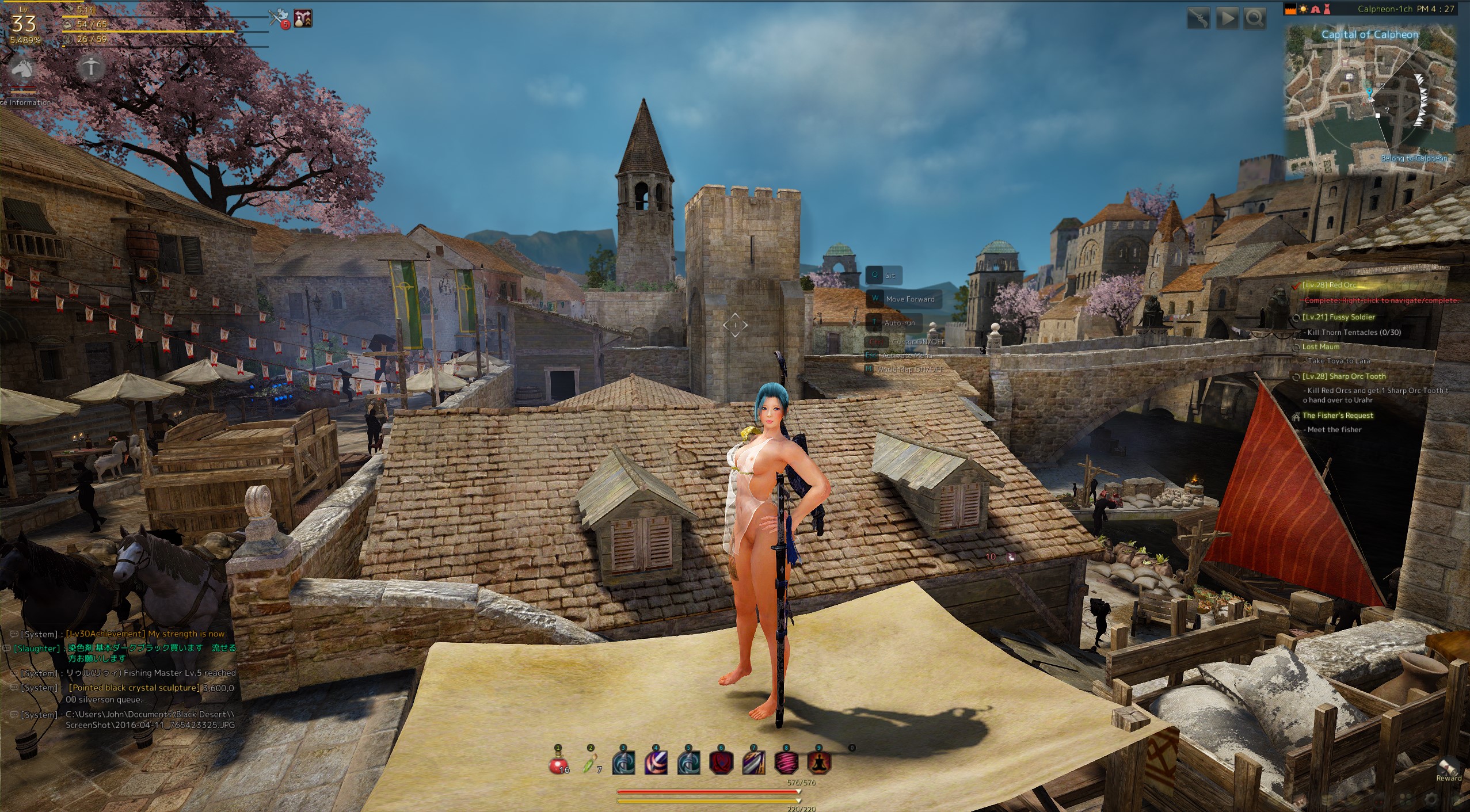Click the play triangle button
1470x812 pixels.
(1227, 18)
